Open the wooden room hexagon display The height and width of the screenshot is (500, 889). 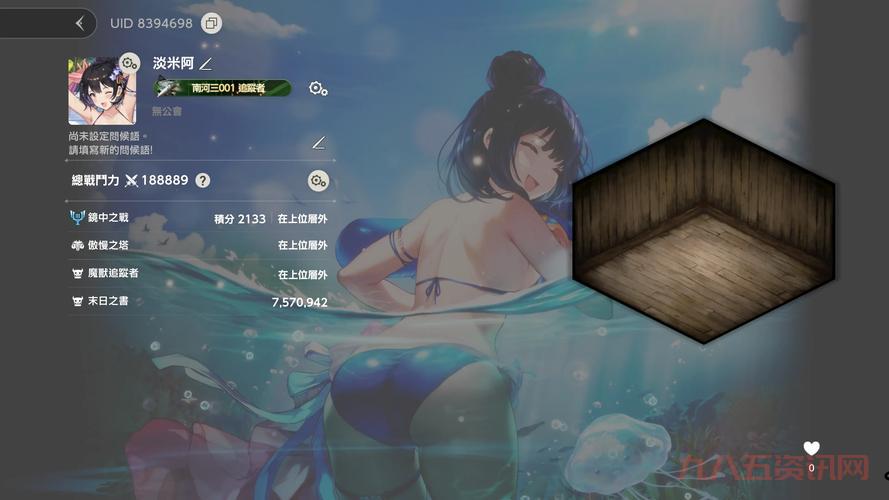coord(703,231)
